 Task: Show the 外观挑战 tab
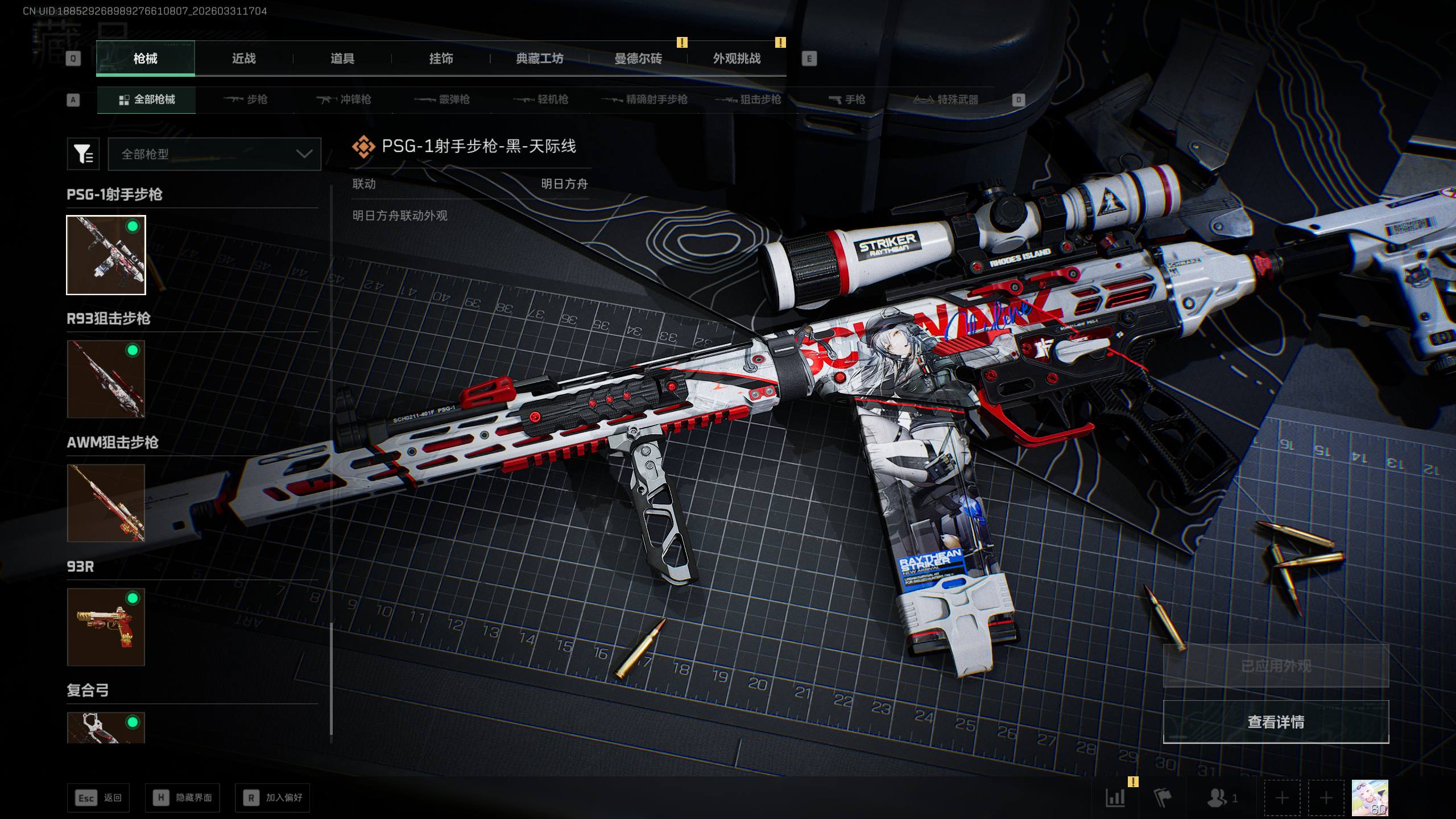tap(737, 59)
